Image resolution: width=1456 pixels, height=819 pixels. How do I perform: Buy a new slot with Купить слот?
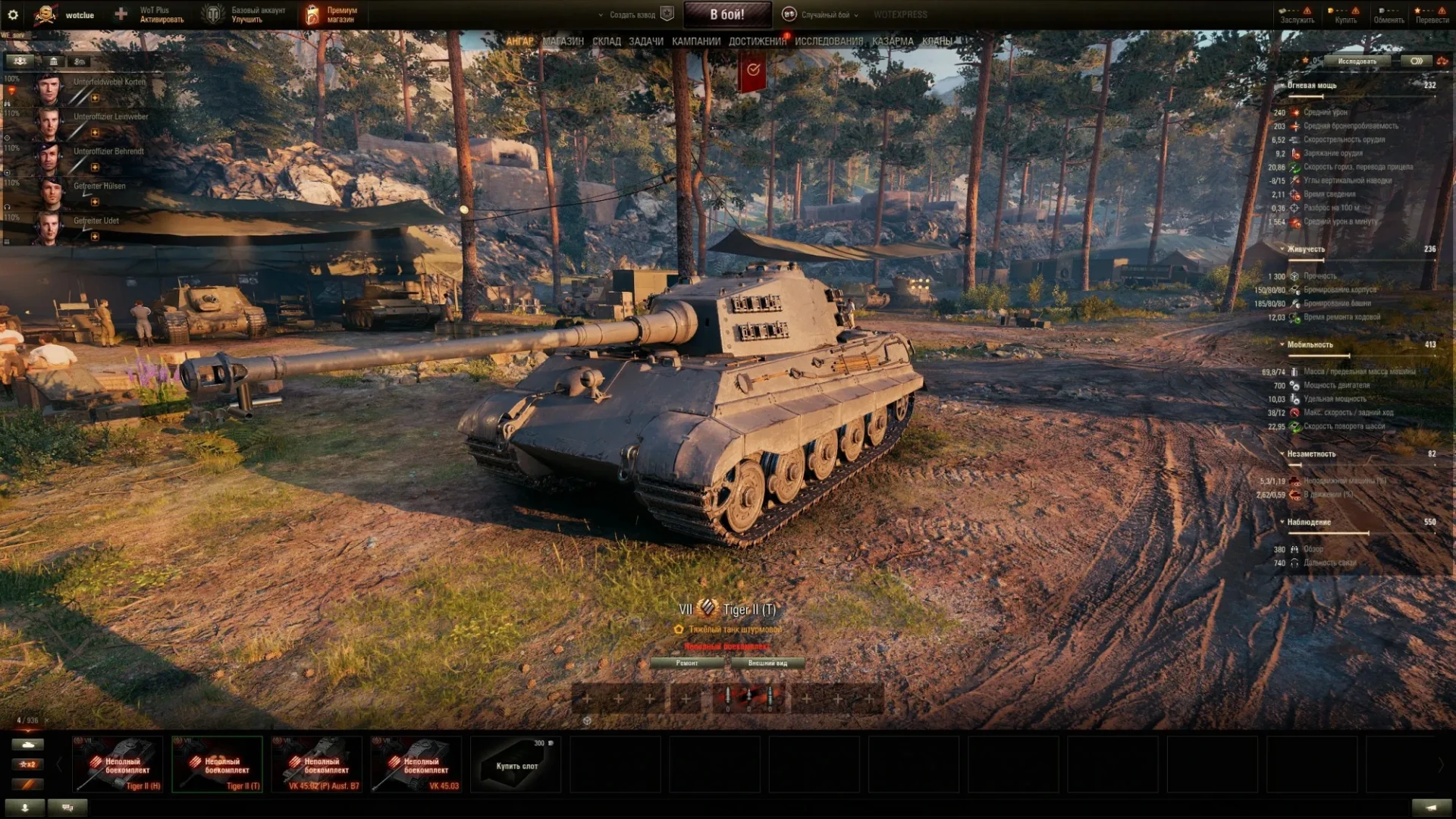tap(516, 764)
